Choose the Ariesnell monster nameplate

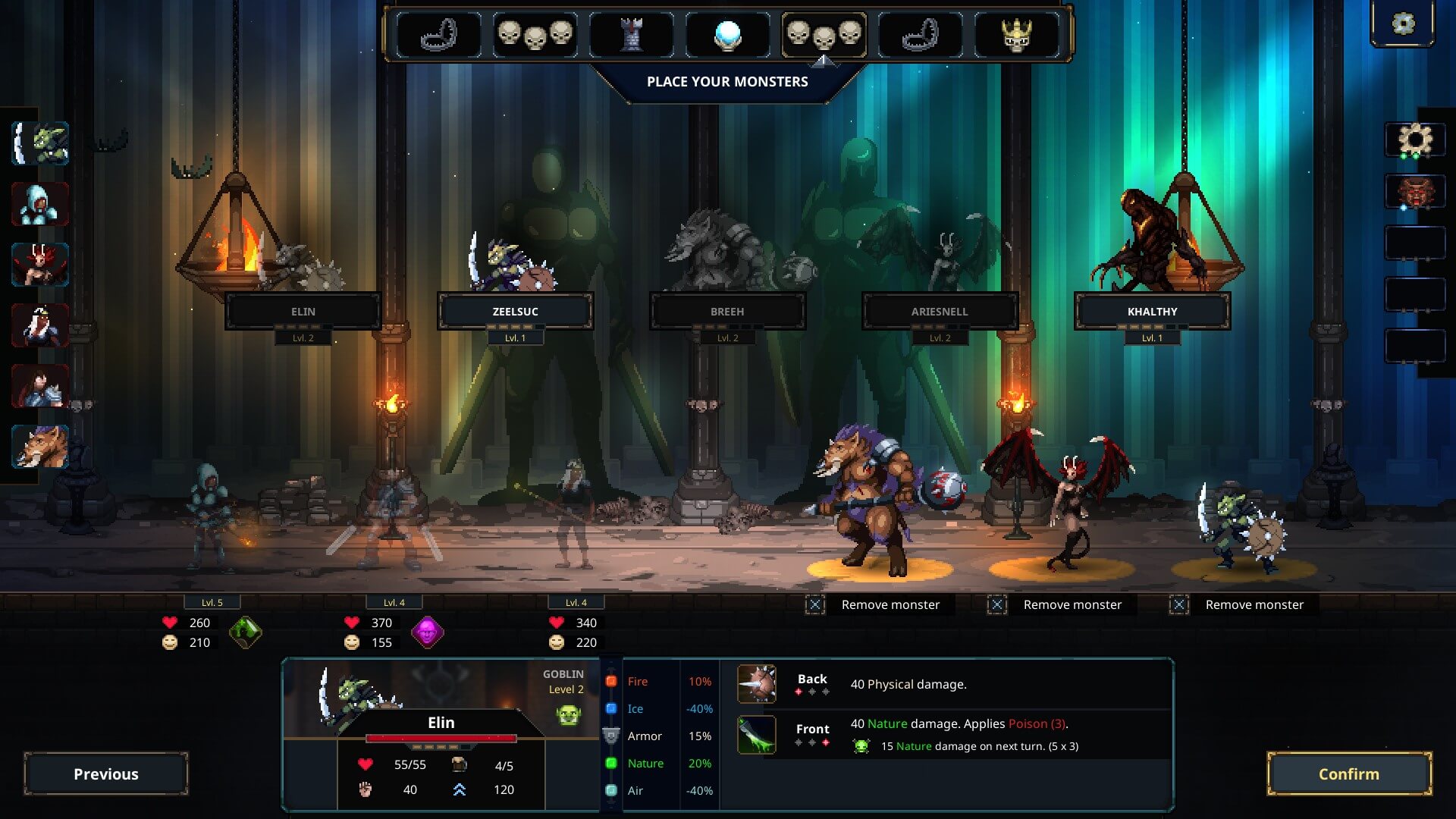coord(940,311)
